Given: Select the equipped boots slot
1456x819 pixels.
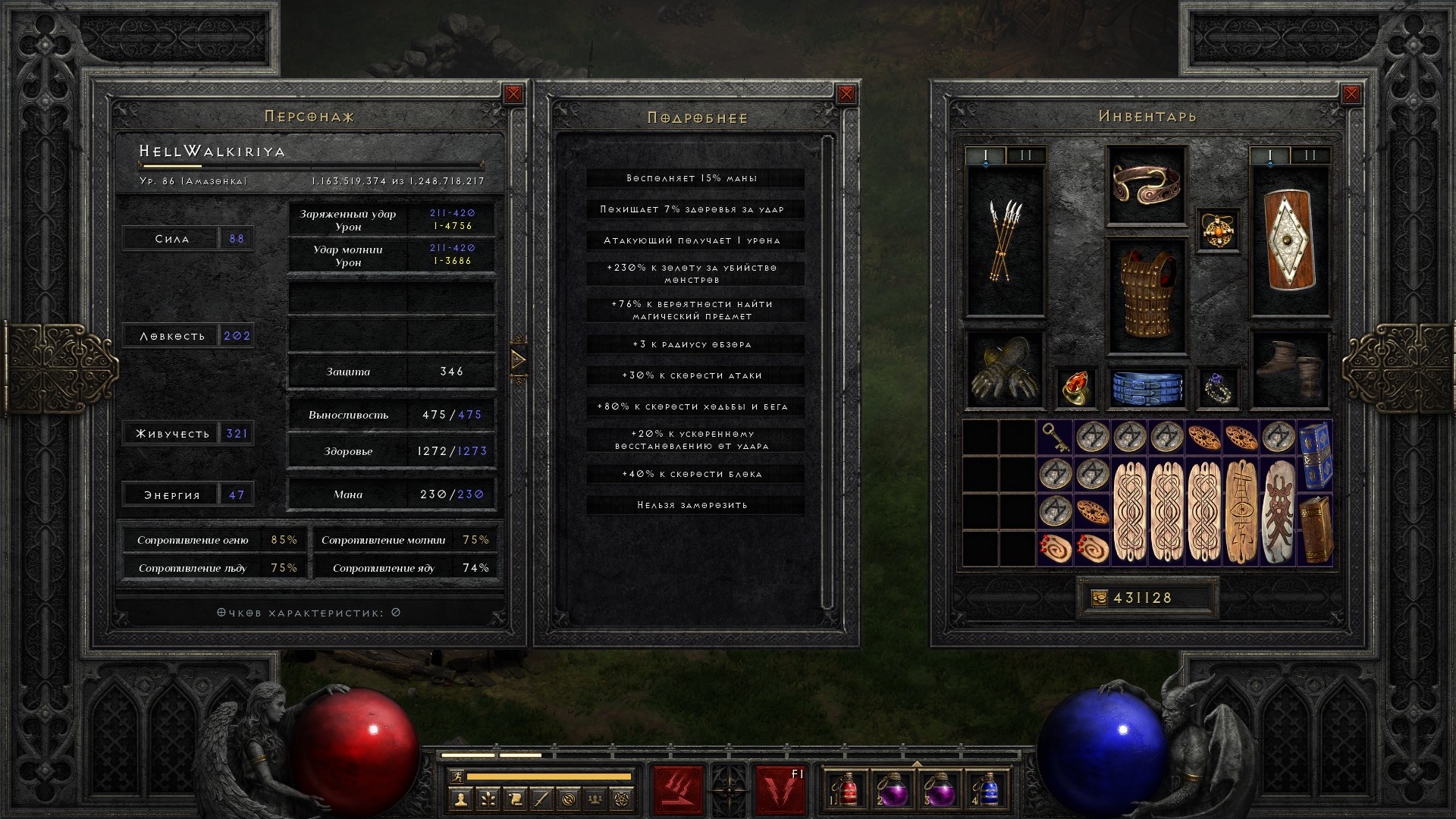Looking at the screenshot, I should pyautogui.click(x=1289, y=370).
